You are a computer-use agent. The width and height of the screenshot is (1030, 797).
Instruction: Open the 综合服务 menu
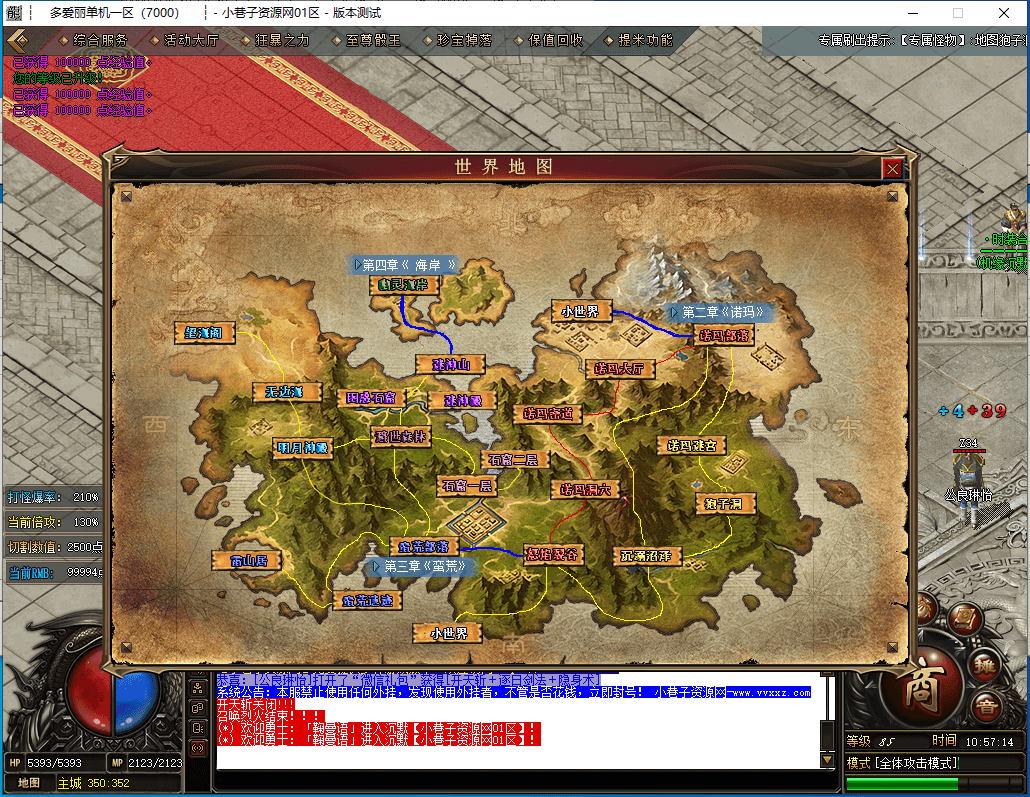100,41
